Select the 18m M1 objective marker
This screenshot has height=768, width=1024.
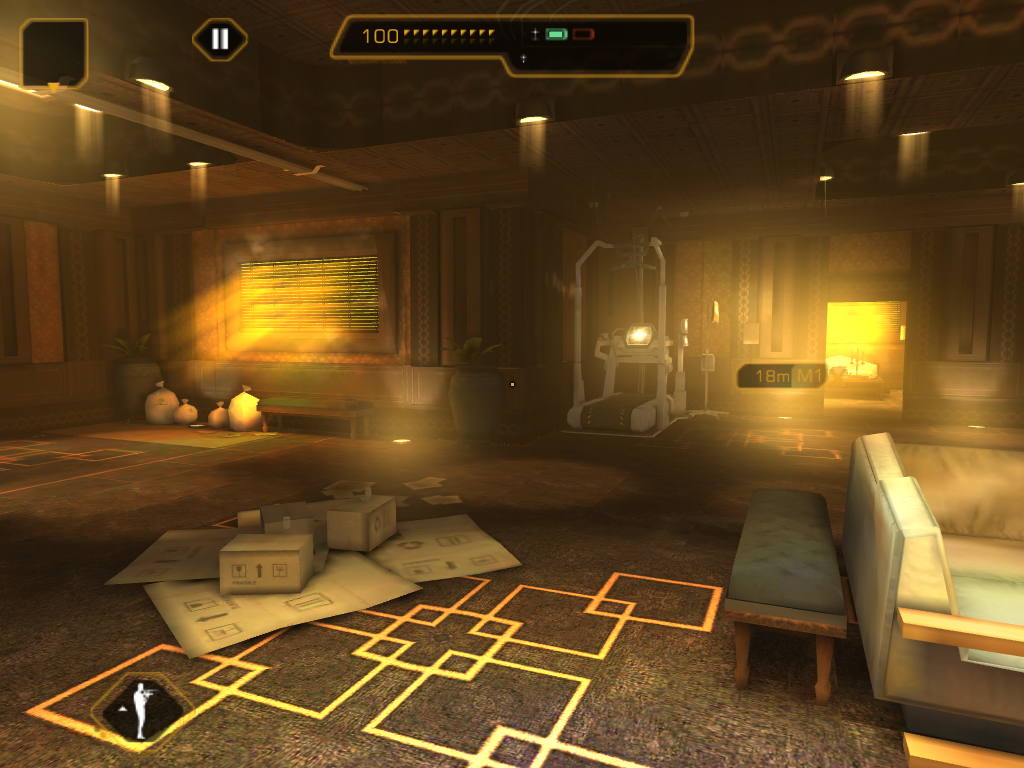point(783,376)
